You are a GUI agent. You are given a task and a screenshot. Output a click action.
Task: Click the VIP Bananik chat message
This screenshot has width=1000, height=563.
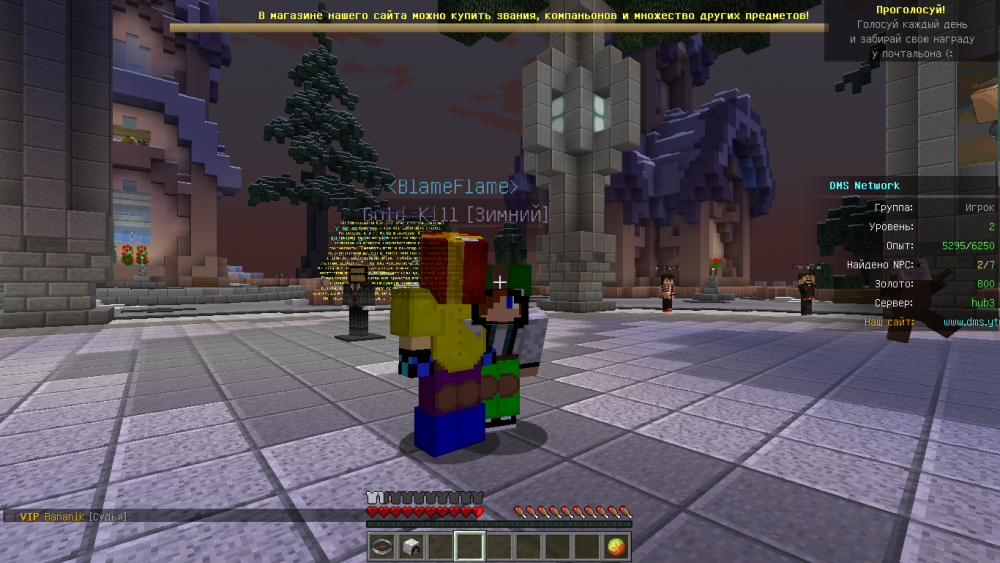coord(72,516)
